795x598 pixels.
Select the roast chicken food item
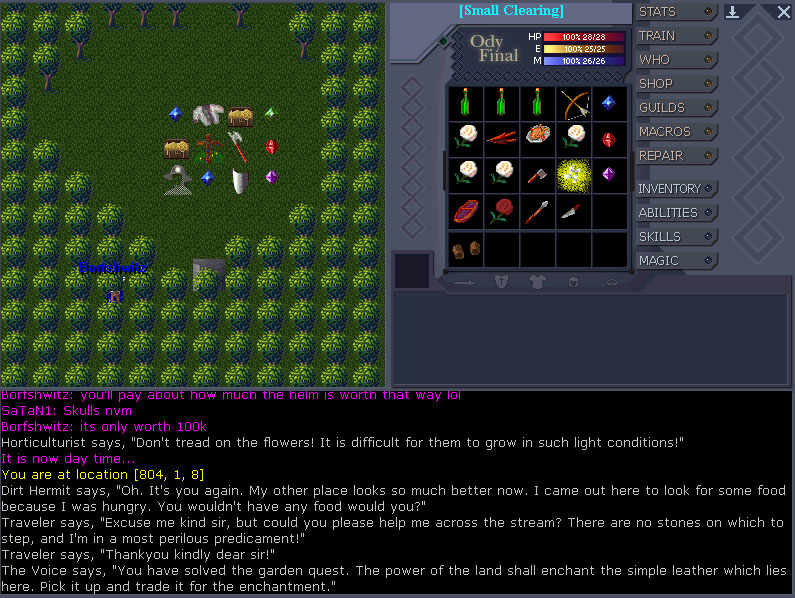[538, 135]
